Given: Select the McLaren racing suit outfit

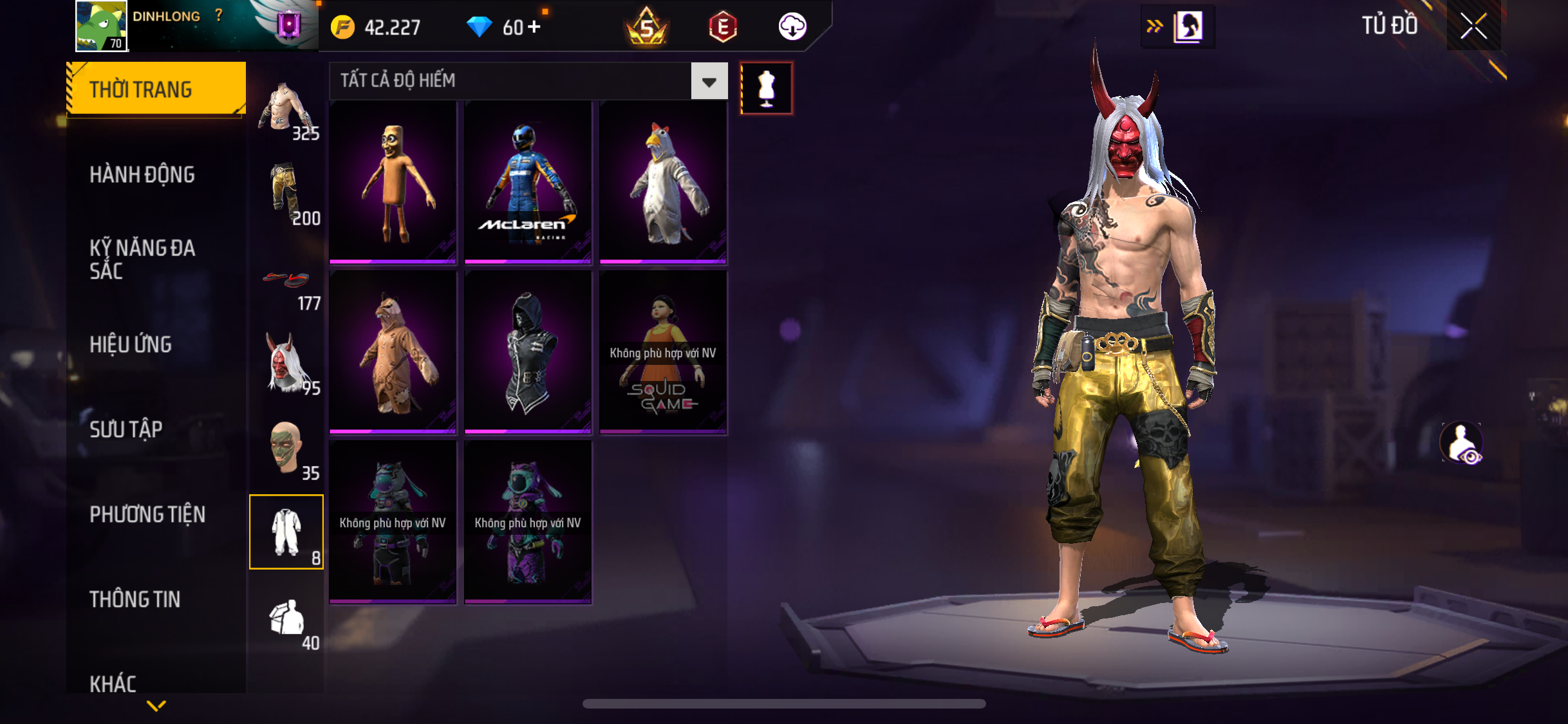Looking at the screenshot, I should click(x=528, y=182).
